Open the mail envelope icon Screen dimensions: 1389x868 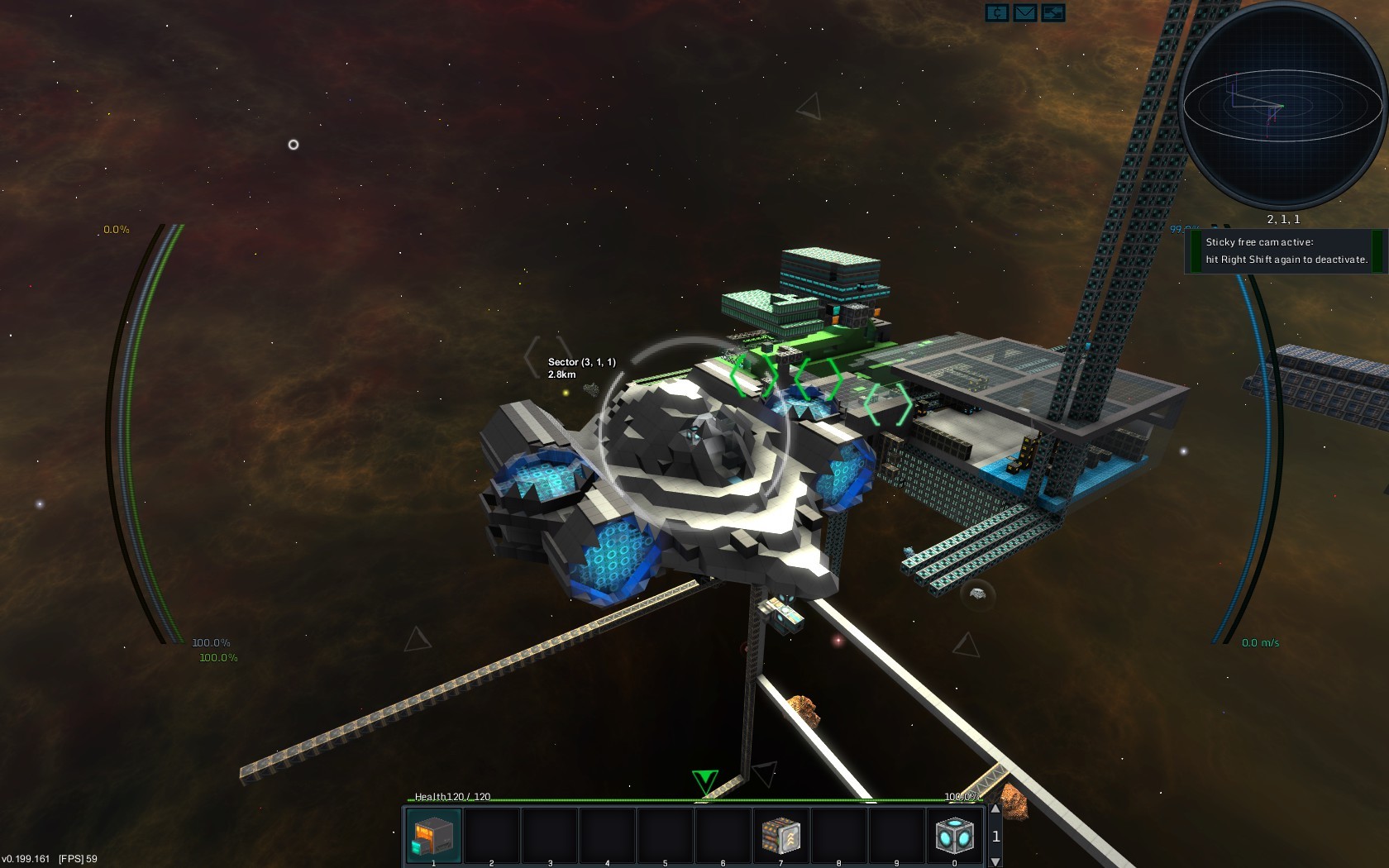1025,12
